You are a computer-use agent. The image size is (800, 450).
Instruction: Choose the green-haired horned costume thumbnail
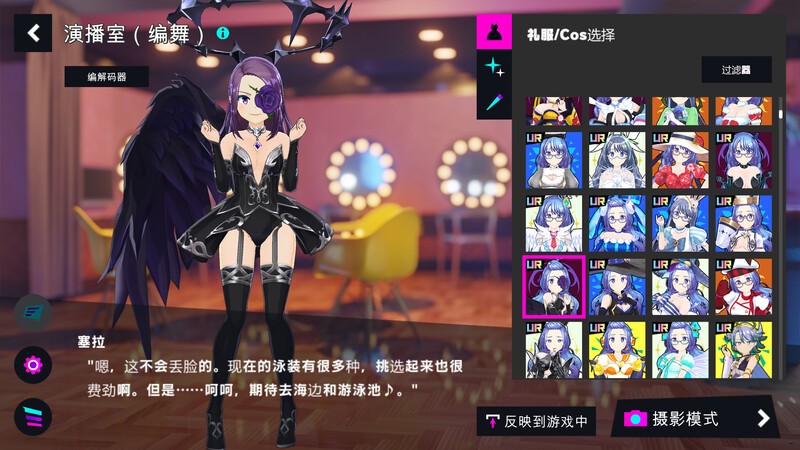743,350
